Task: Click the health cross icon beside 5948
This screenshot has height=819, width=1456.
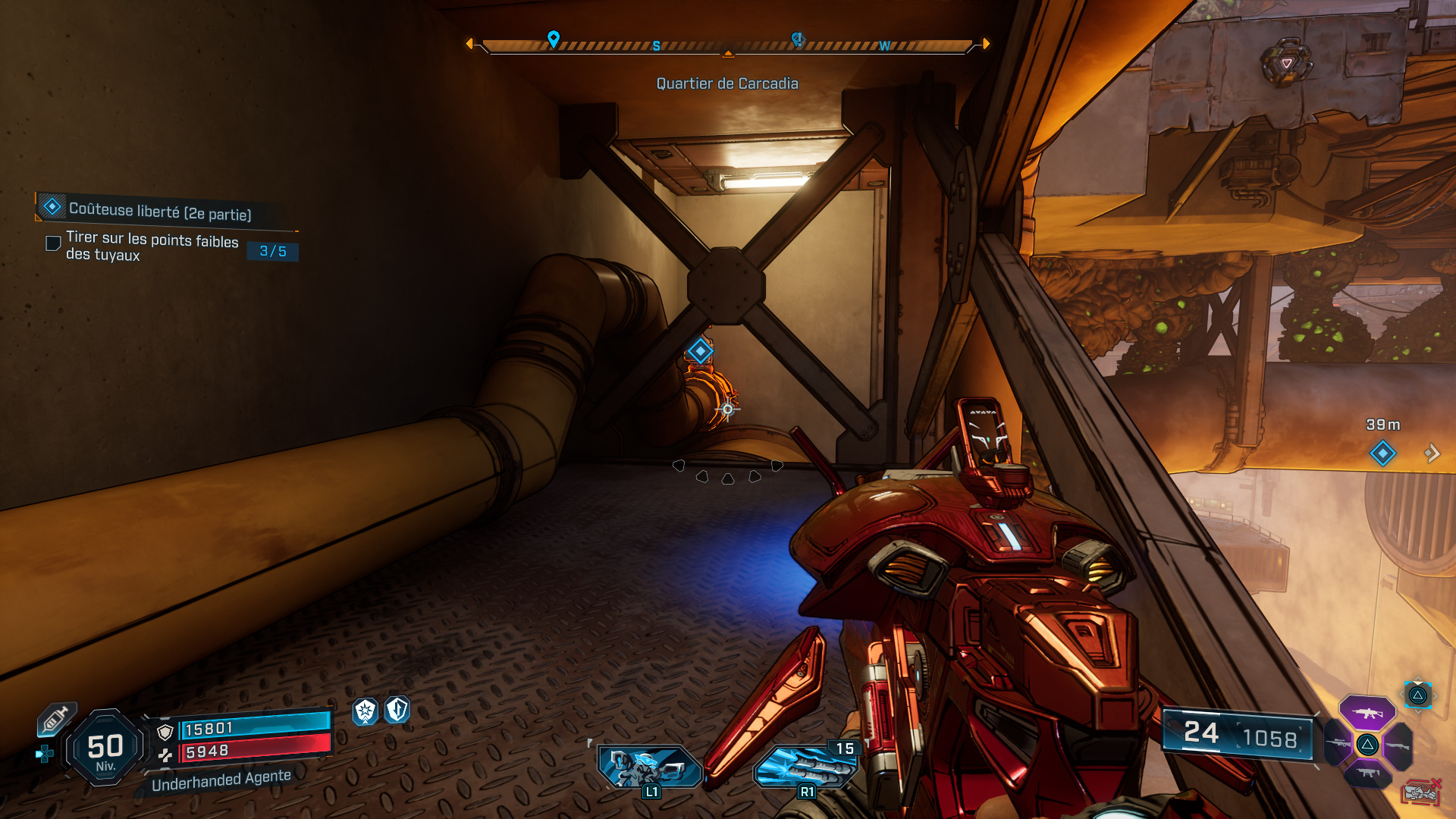Action: 165,754
